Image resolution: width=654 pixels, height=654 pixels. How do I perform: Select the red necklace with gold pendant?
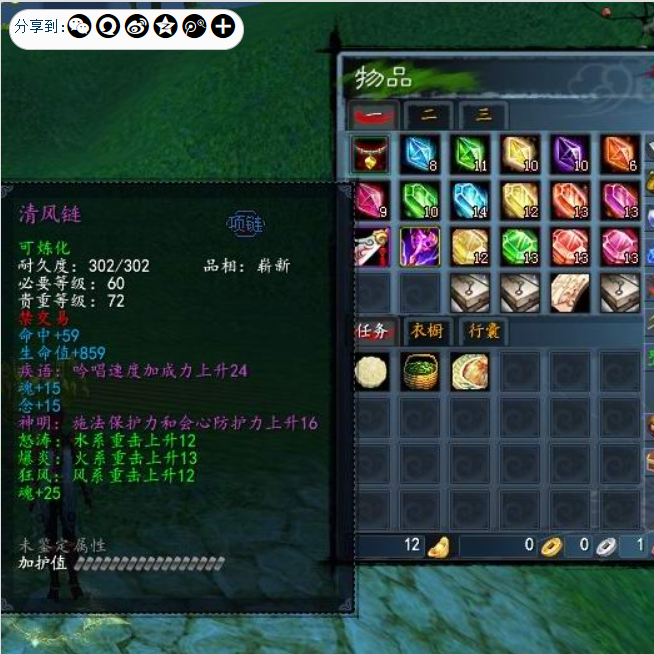[x=371, y=154]
